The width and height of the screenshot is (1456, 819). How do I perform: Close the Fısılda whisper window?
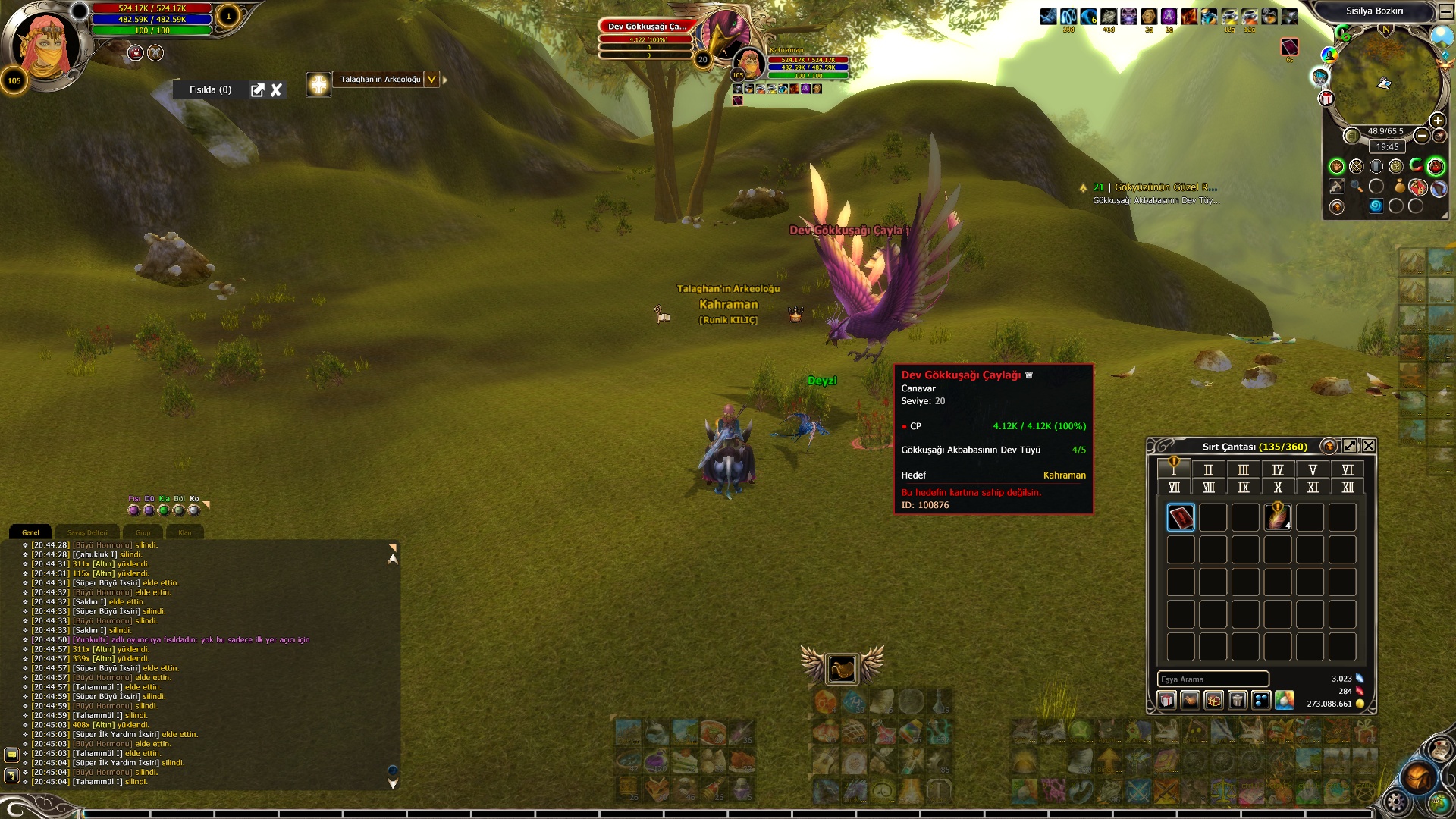(277, 90)
